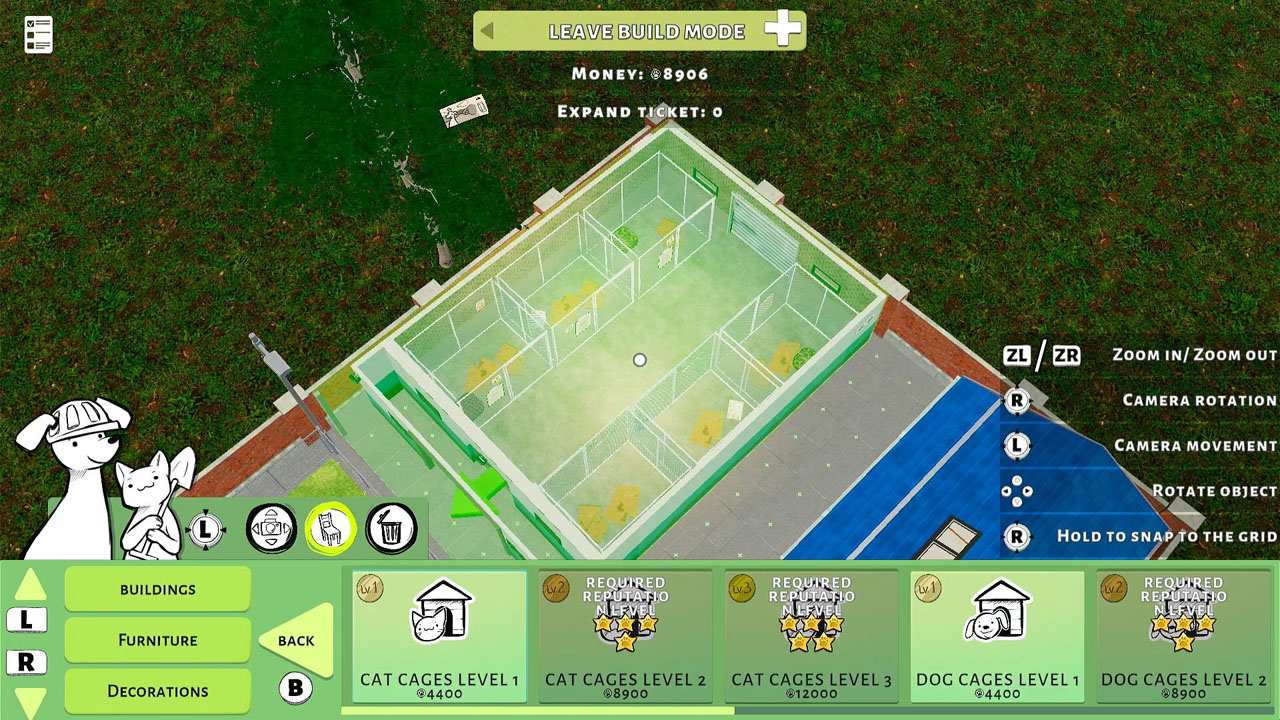The height and width of the screenshot is (720, 1280).
Task: Toggle the Furniture category on
Action: point(156,639)
